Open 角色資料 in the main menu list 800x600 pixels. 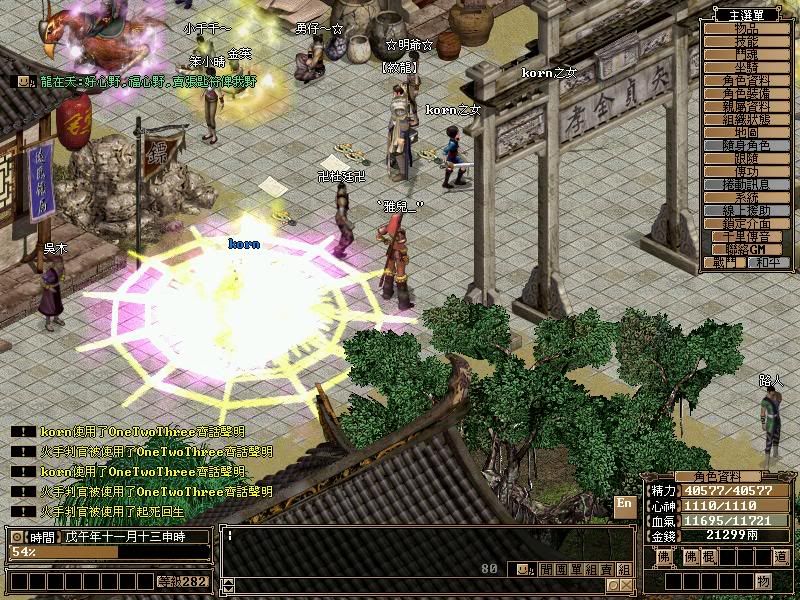click(746, 81)
